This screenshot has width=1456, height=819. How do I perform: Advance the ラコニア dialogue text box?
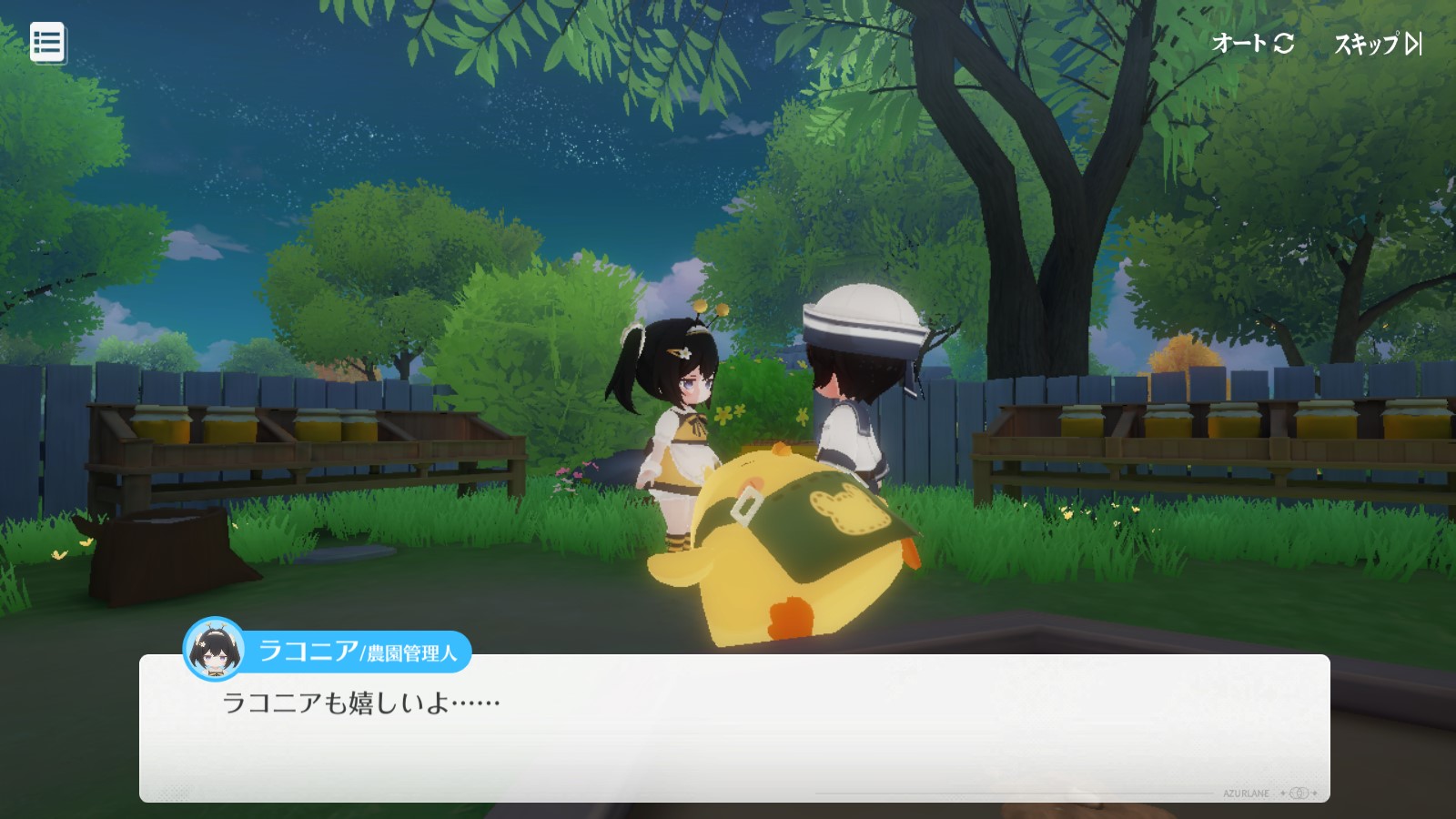tap(733, 728)
